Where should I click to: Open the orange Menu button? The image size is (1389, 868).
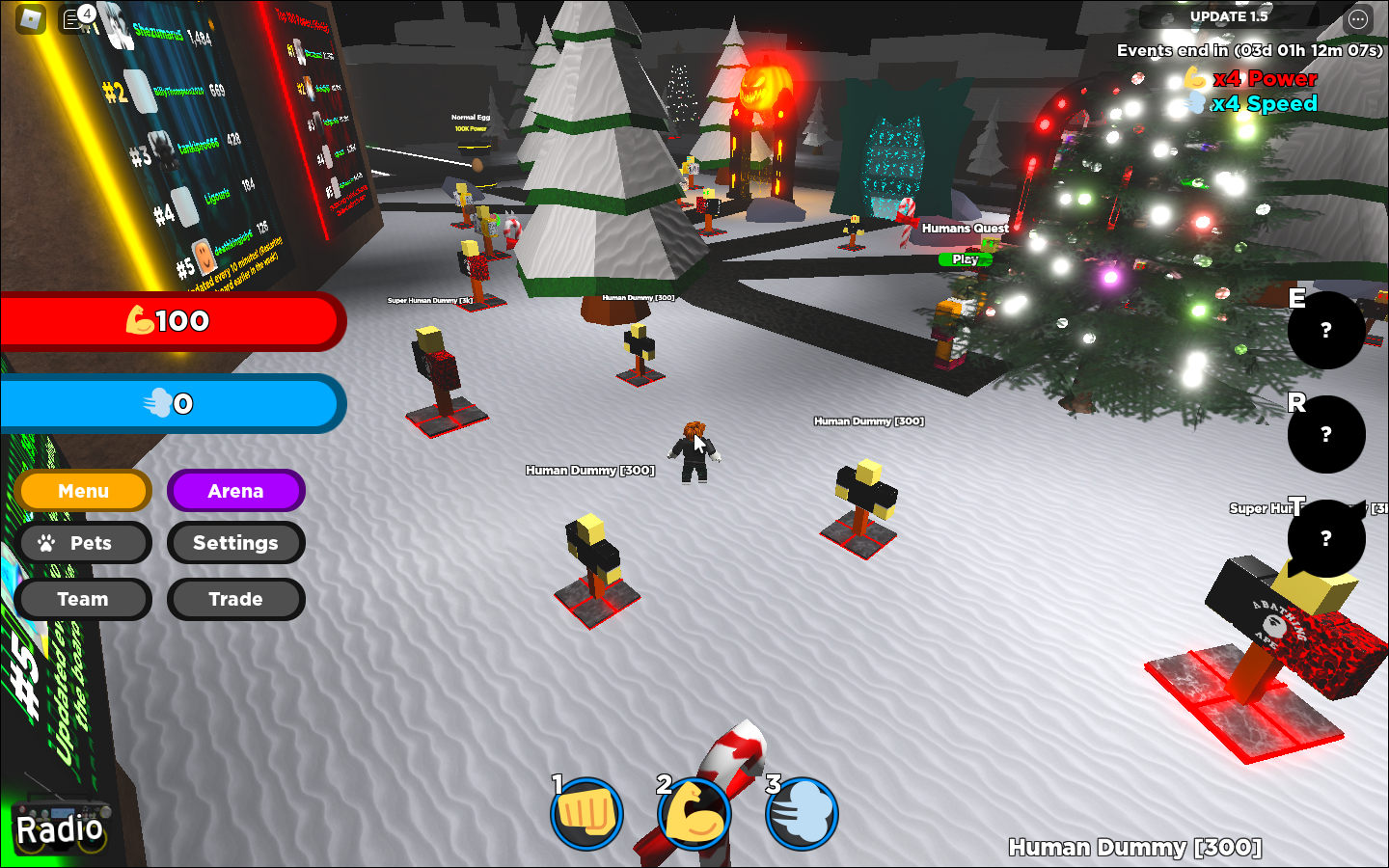tap(83, 491)
